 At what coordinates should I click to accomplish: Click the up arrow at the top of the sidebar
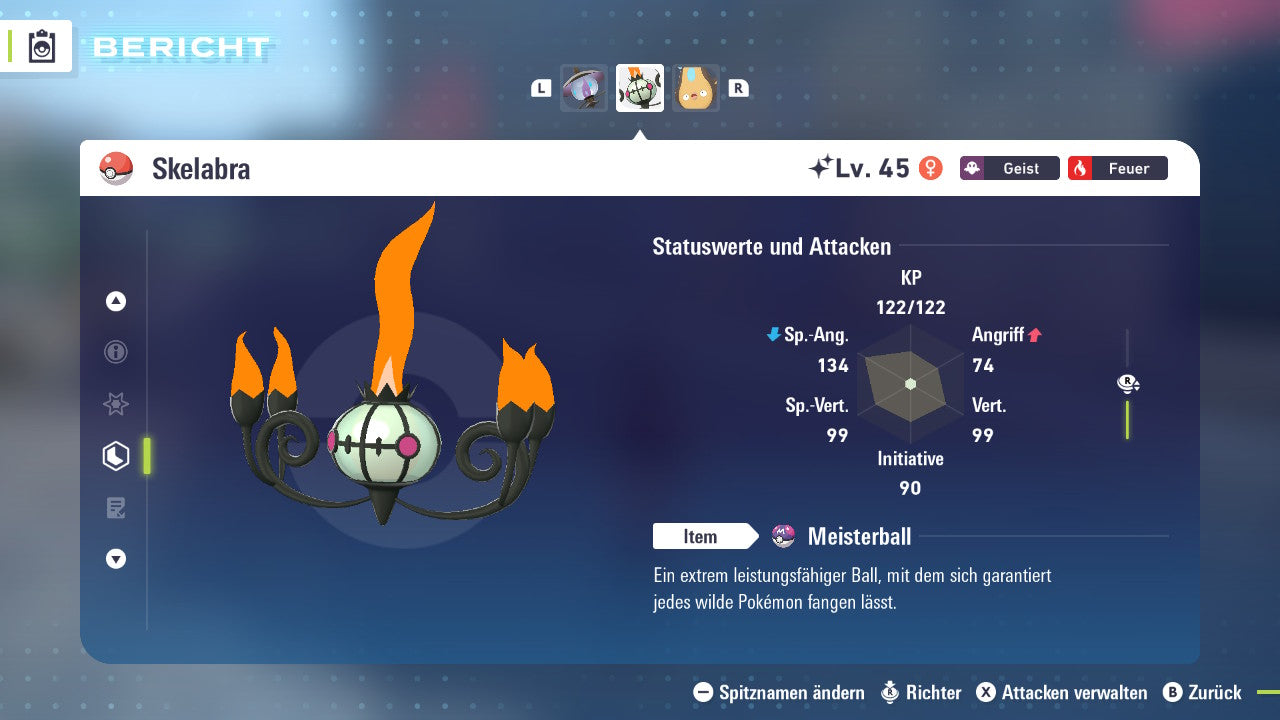(x=115, y=300)
